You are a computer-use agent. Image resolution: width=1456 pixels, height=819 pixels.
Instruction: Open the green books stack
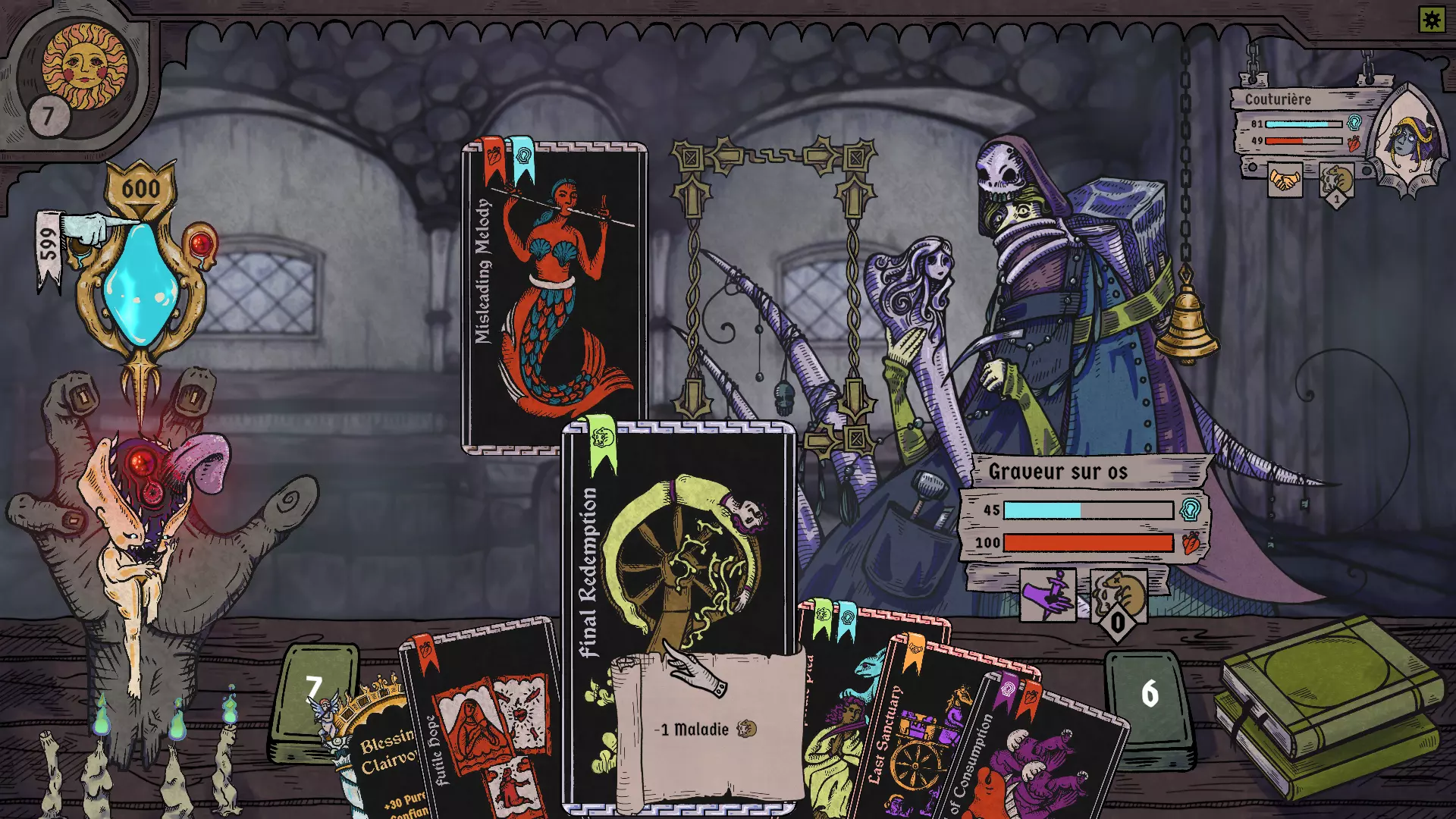point(1327,705)
